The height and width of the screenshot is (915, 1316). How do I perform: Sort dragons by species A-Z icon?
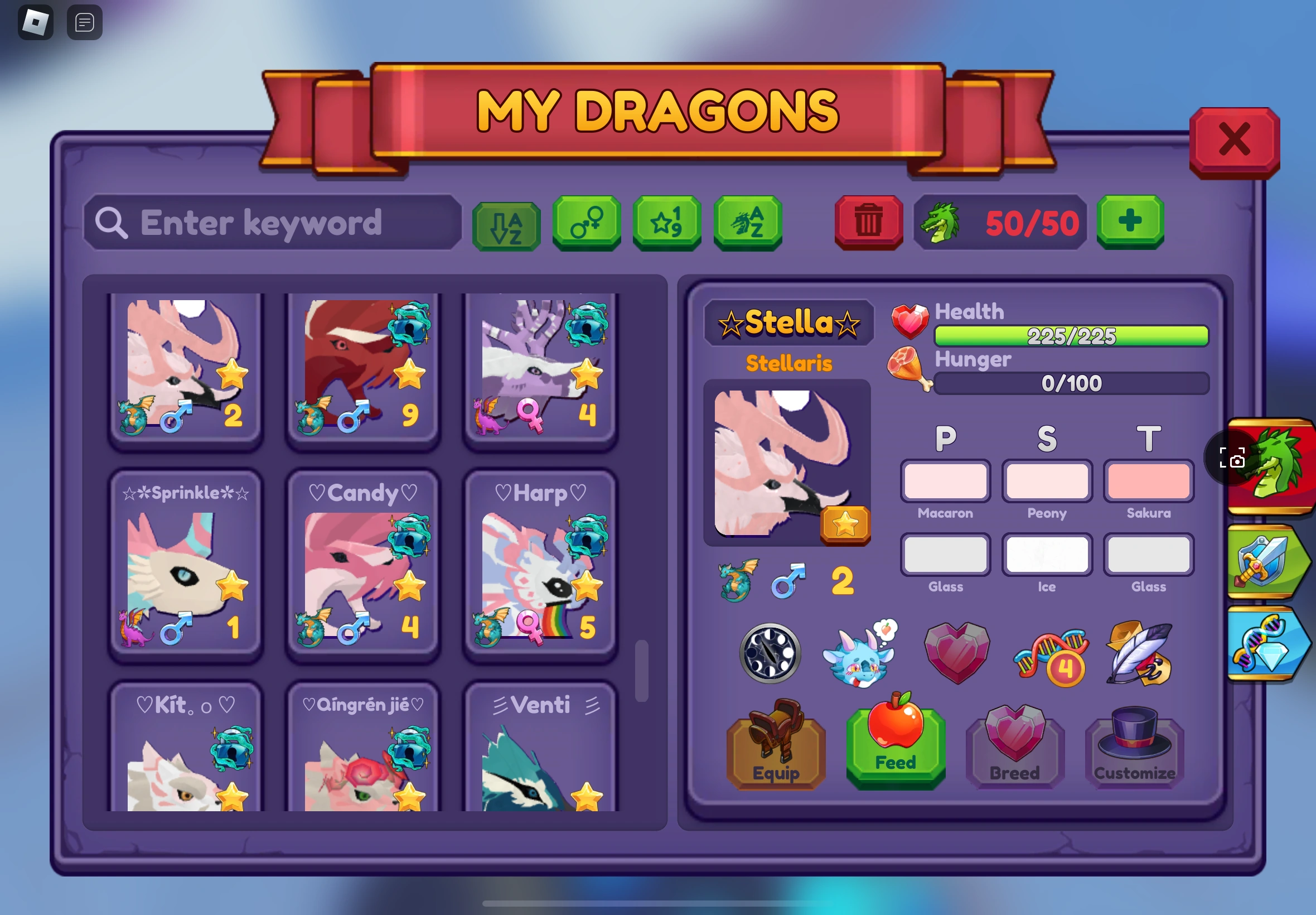[x=748, y=224]
